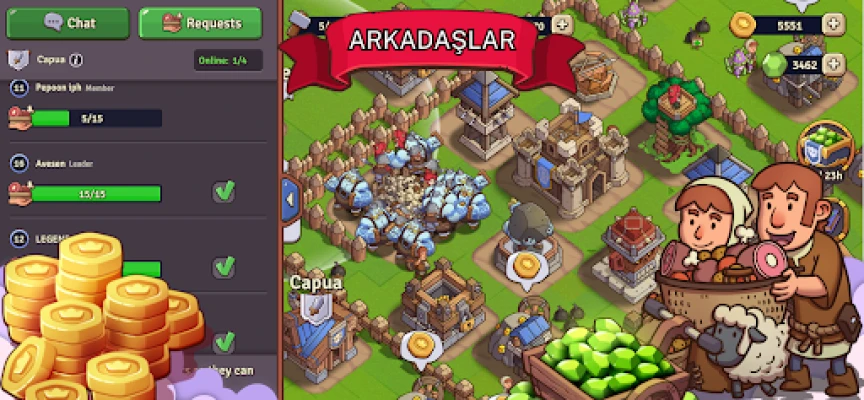The width and height of the screenshot is (864, 400).
Task: Show Capua clan info icon
Action: 77,60
